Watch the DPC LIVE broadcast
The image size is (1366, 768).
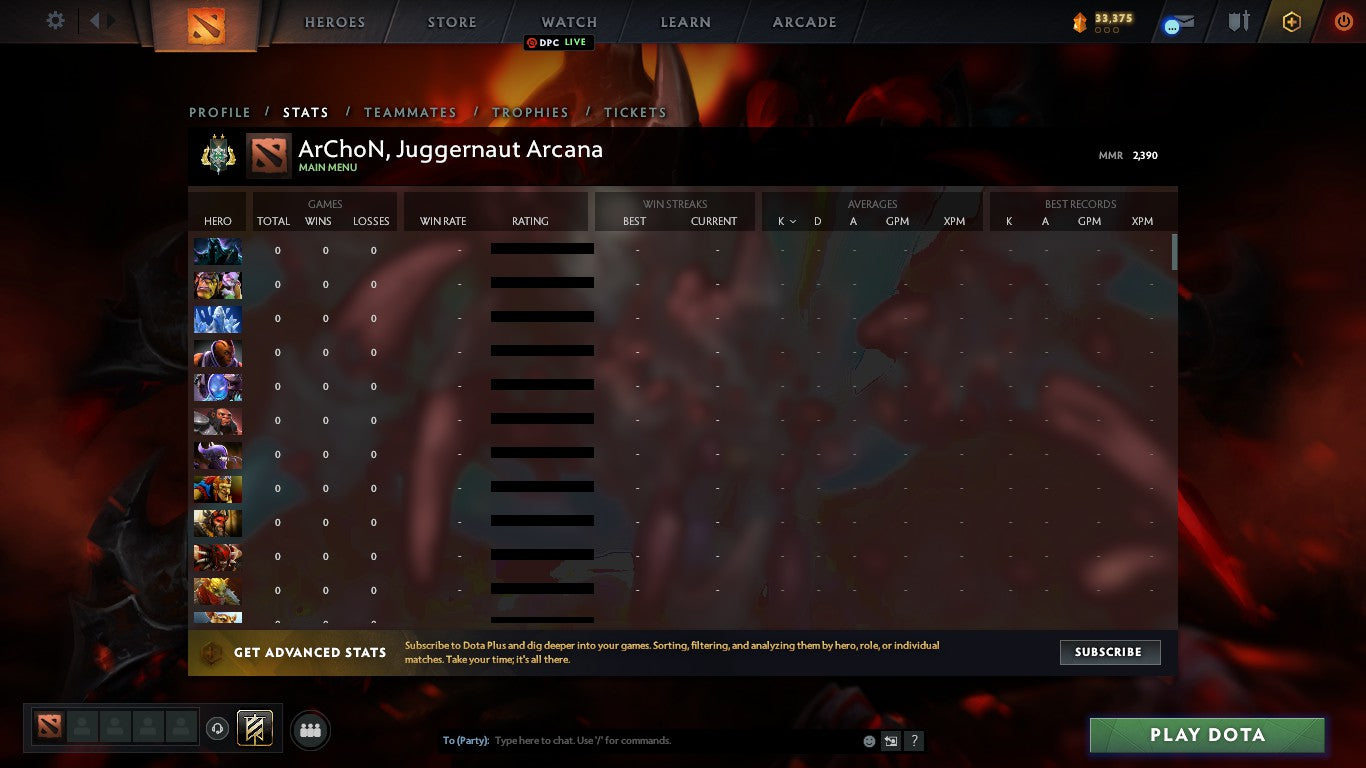tap(558, 42)
